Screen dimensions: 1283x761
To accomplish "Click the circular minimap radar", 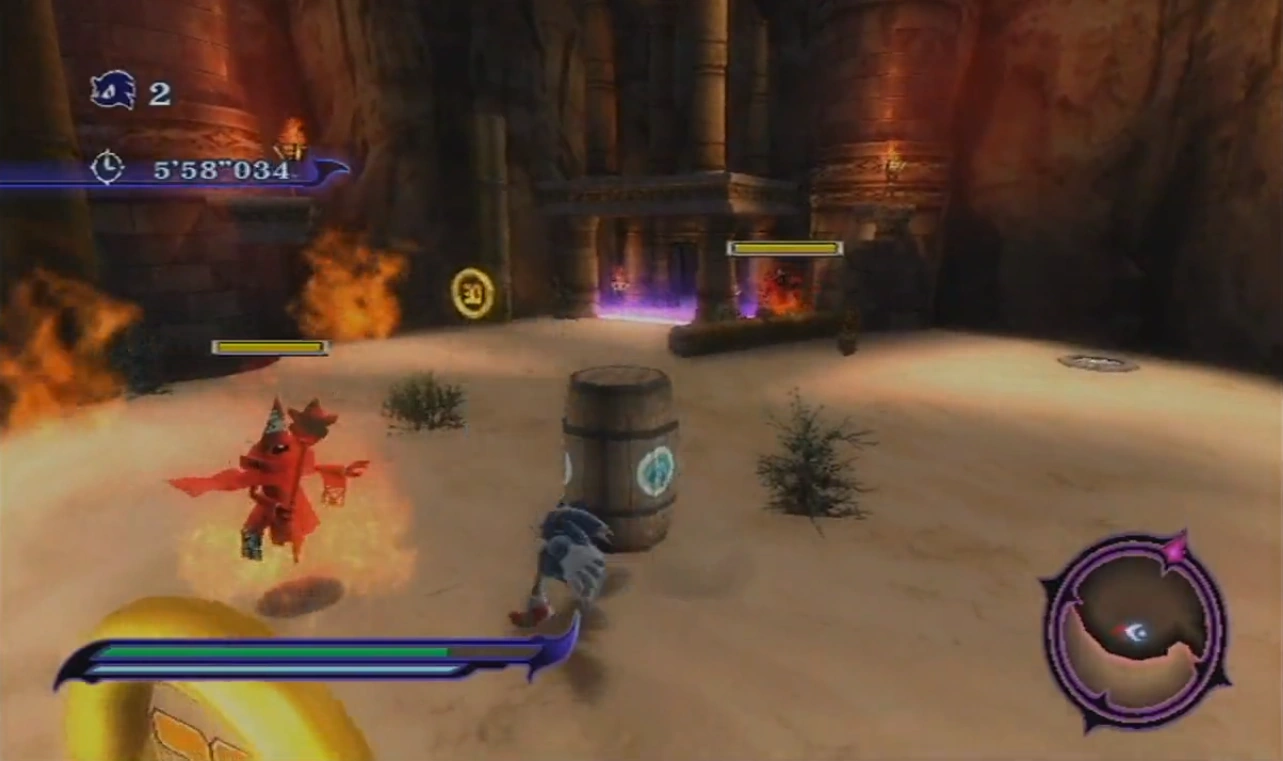I will pos(1136,631).
